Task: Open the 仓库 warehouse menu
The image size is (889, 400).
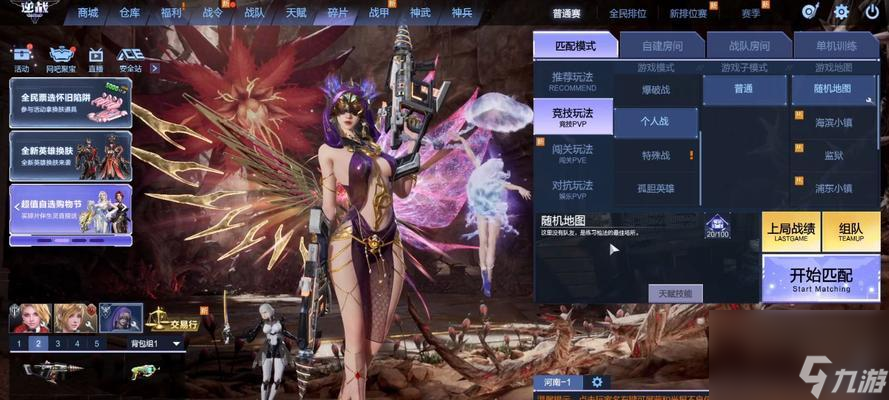Action: click(x=130, y=13)
